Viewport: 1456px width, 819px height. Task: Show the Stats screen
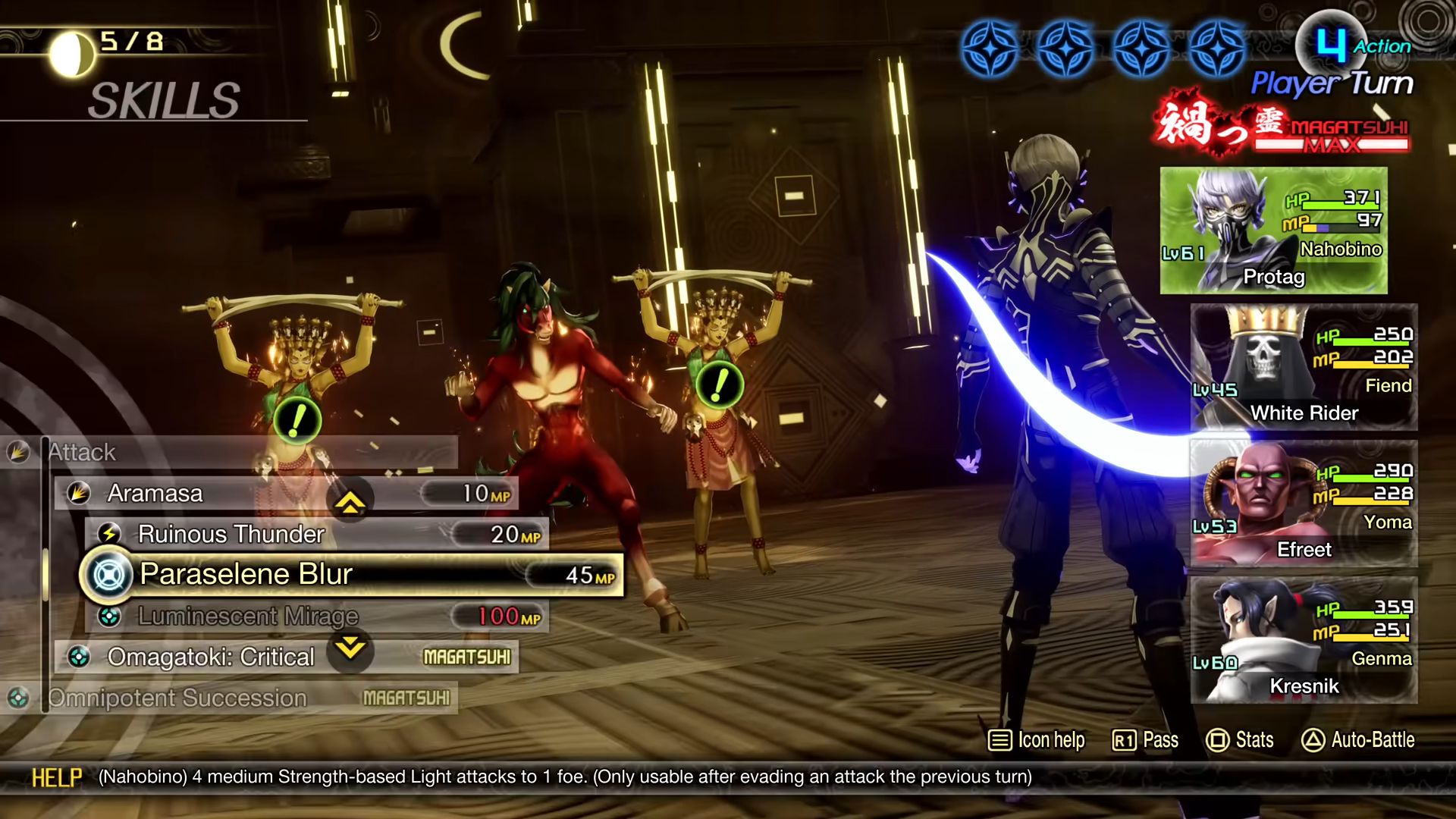(1240, 740)
